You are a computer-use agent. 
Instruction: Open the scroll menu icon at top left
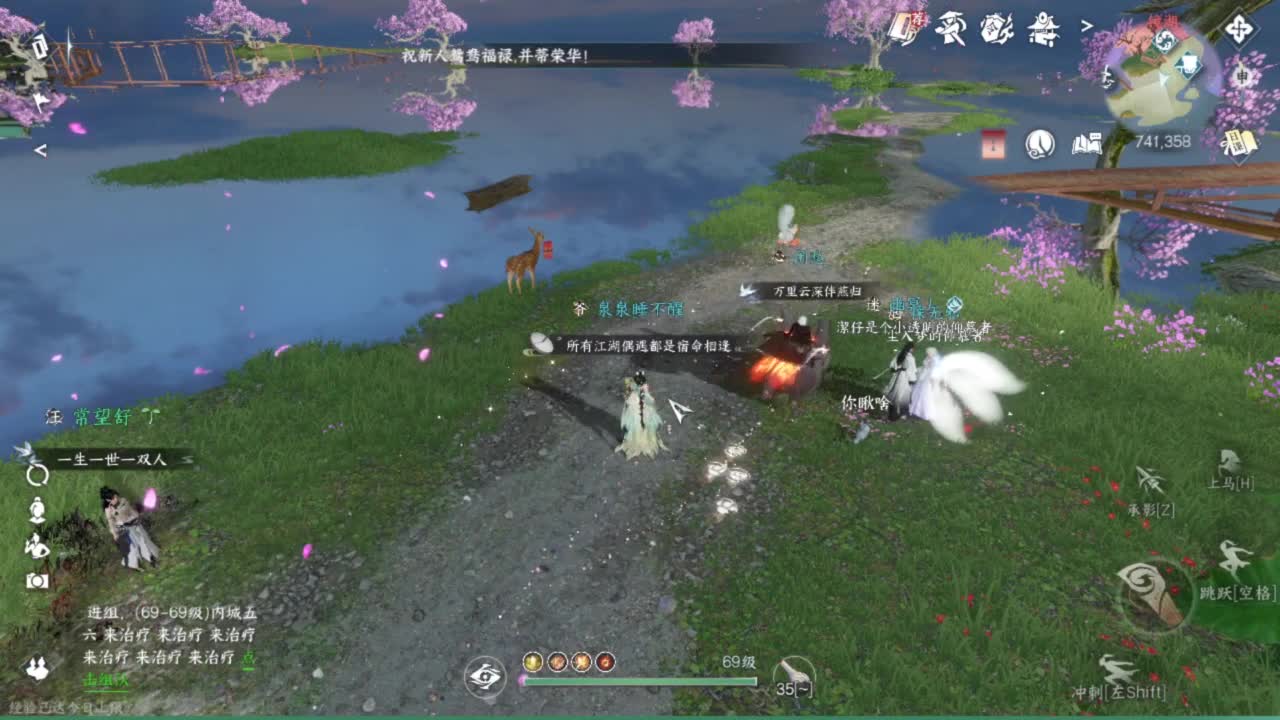tap(38, 45)
